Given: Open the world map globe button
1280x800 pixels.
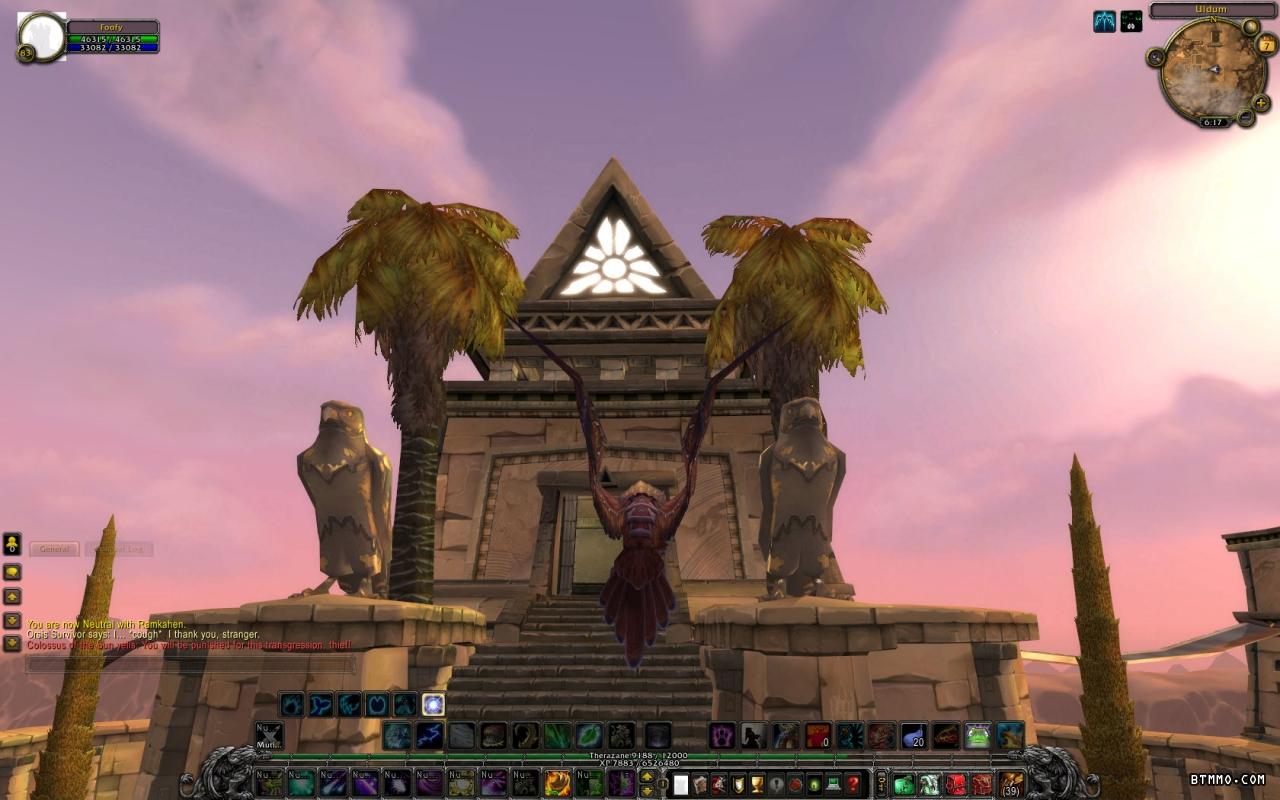Looking at the screenshot, I should point(1250,27).
